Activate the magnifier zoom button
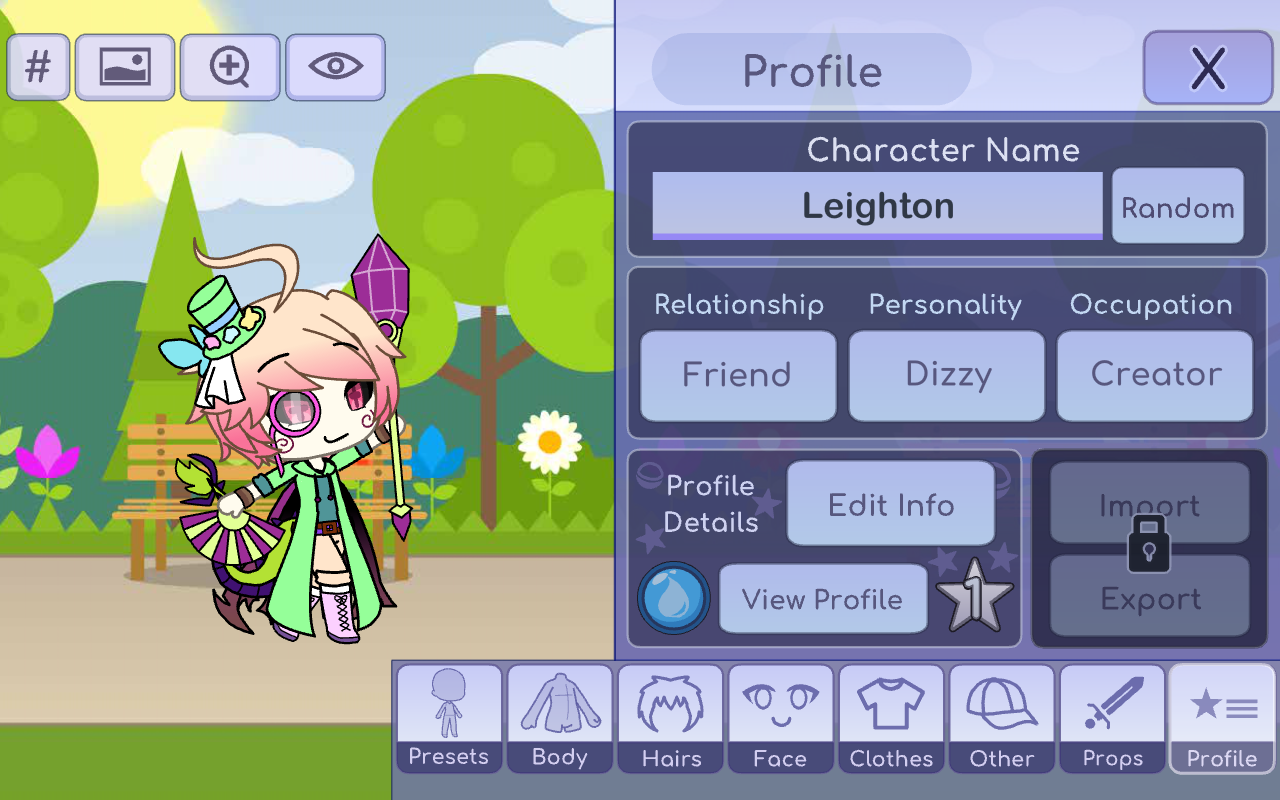Image resolution: width=1280 pixels, height=800 pixels. [230, 67]
